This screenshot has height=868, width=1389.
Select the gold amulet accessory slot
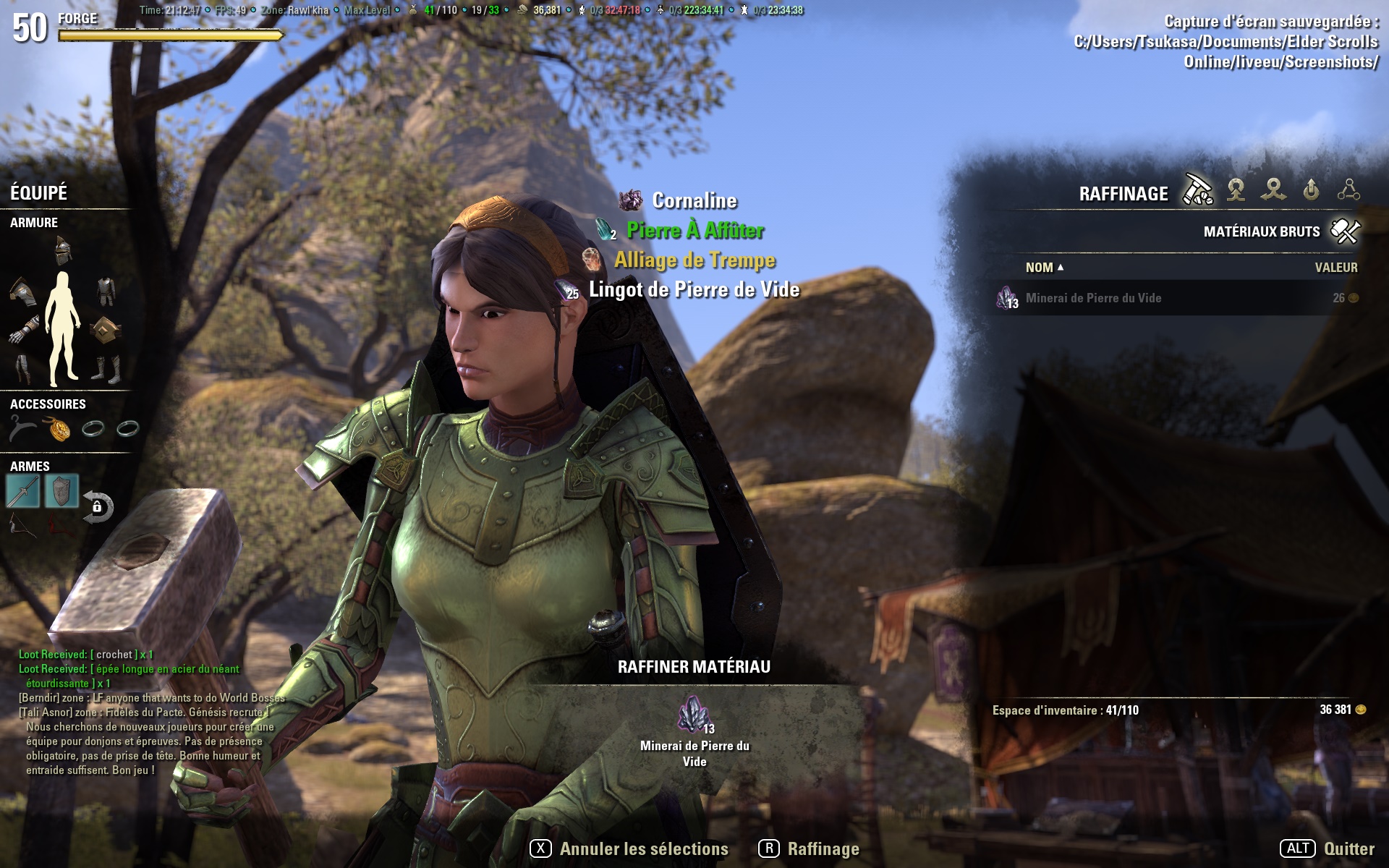(59, 429)
